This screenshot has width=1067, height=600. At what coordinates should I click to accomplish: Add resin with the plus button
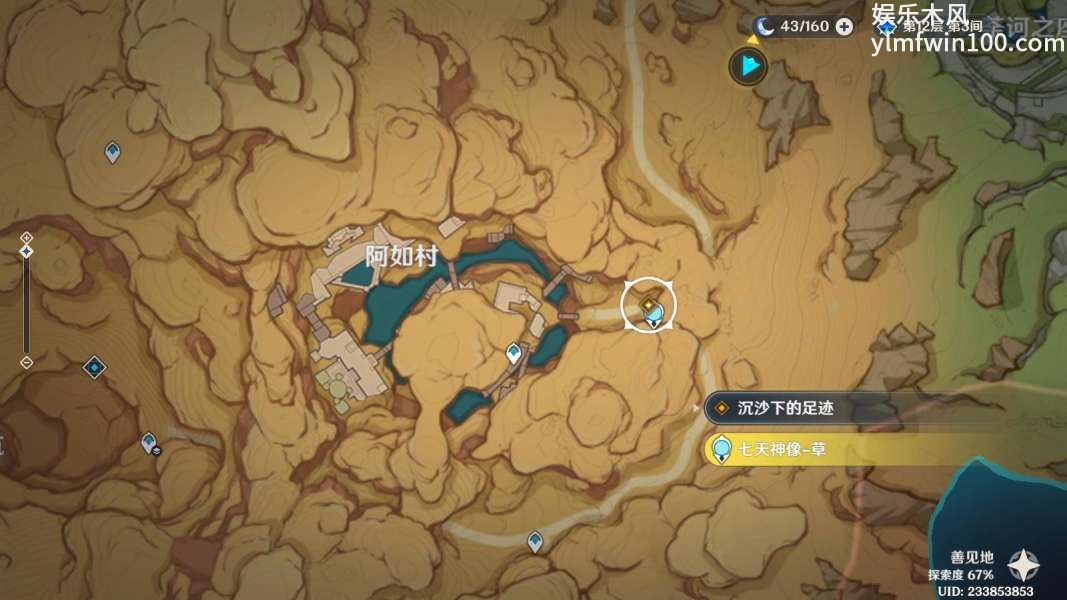point(845,27)
